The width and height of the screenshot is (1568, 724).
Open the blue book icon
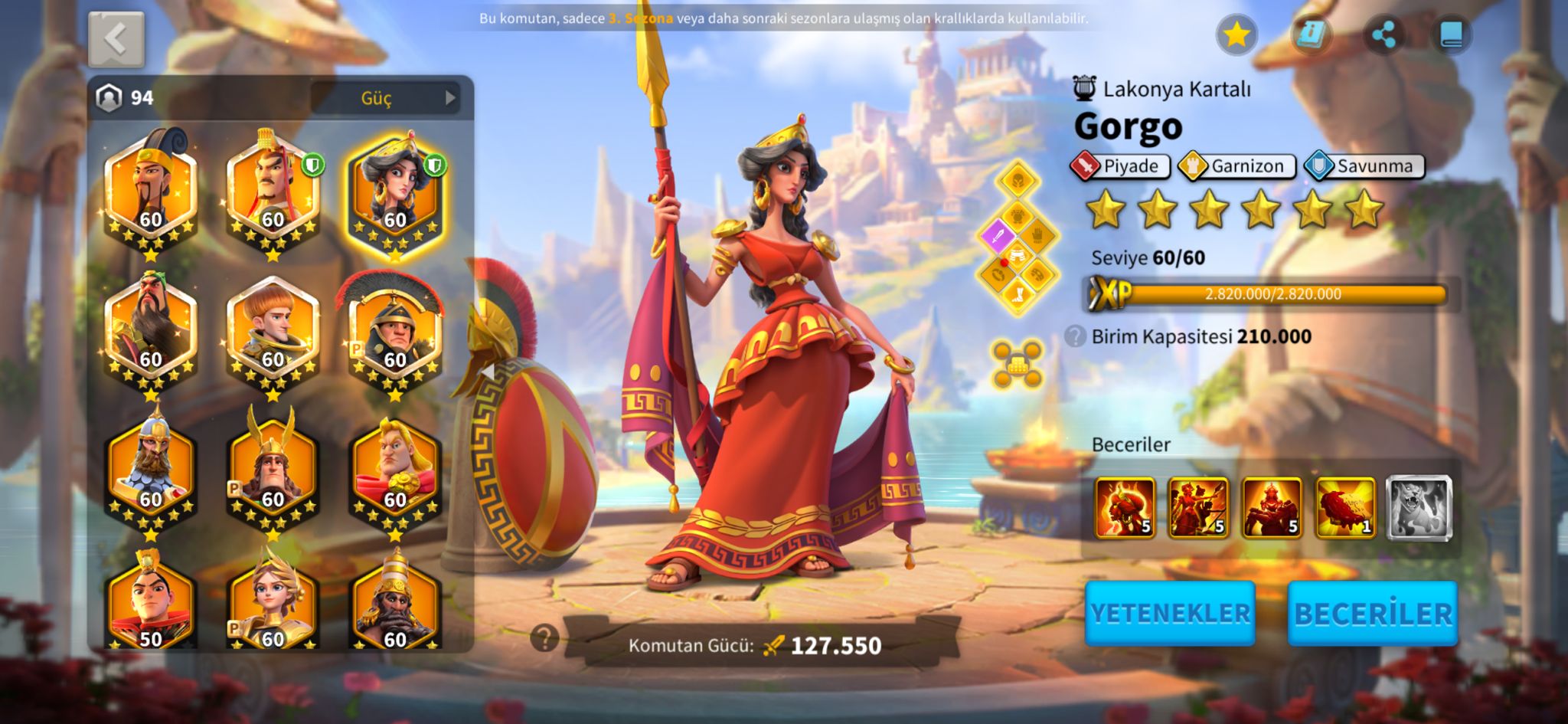[x=1451, y=34]
